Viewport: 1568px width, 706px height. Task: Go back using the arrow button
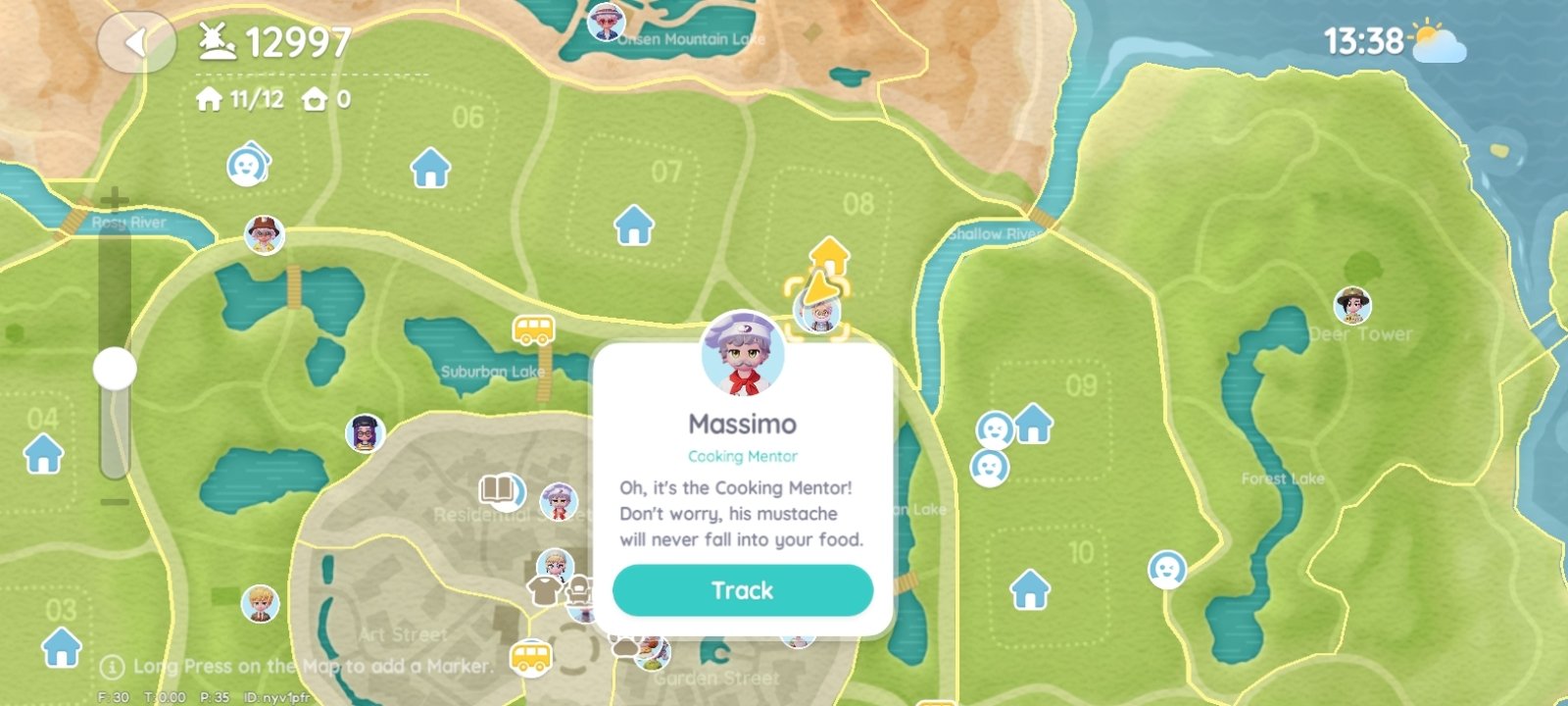[x=136, y=42]
